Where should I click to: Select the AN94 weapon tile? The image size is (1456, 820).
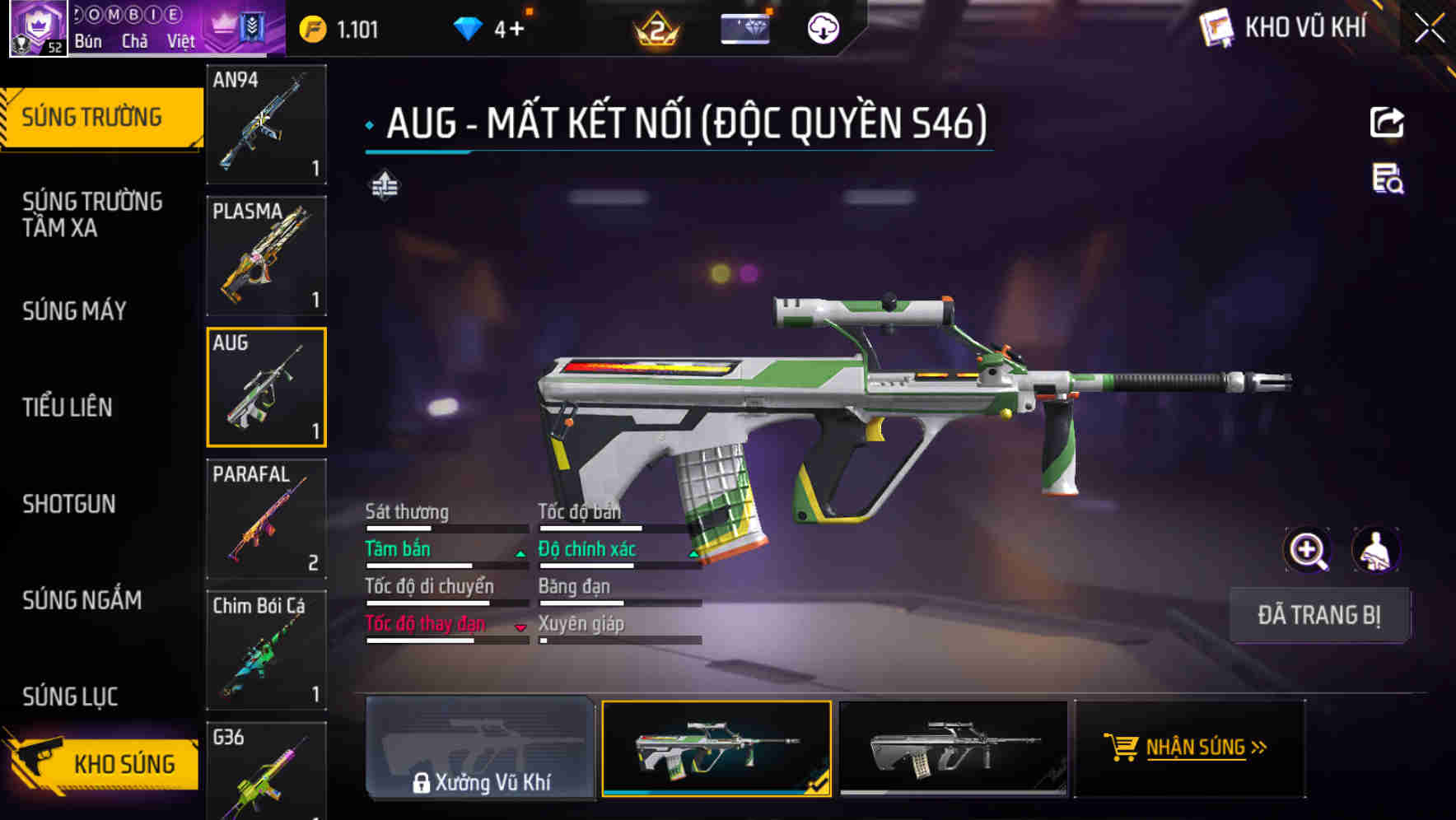(x=266, y=123)
